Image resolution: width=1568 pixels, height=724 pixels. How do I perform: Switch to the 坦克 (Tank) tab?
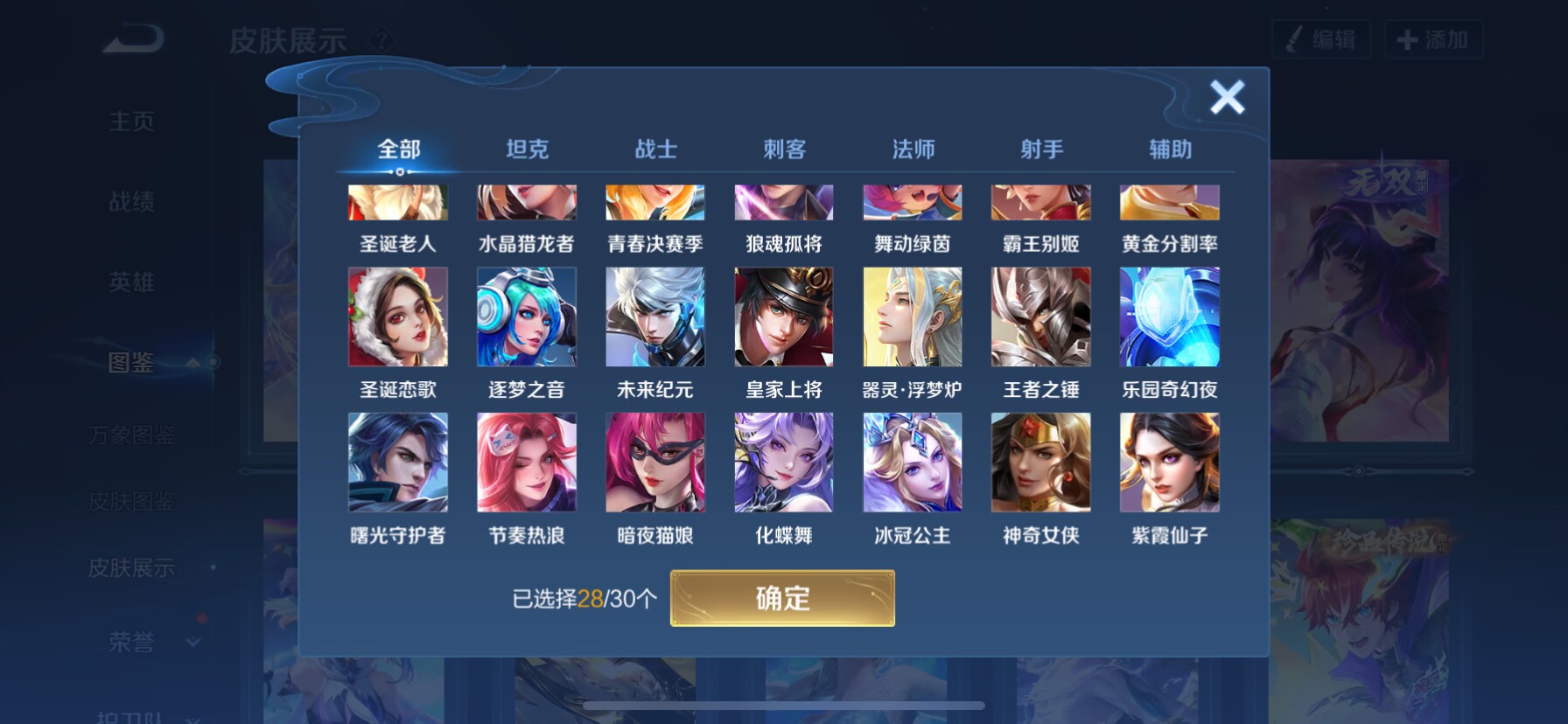(x=526, y=150)
